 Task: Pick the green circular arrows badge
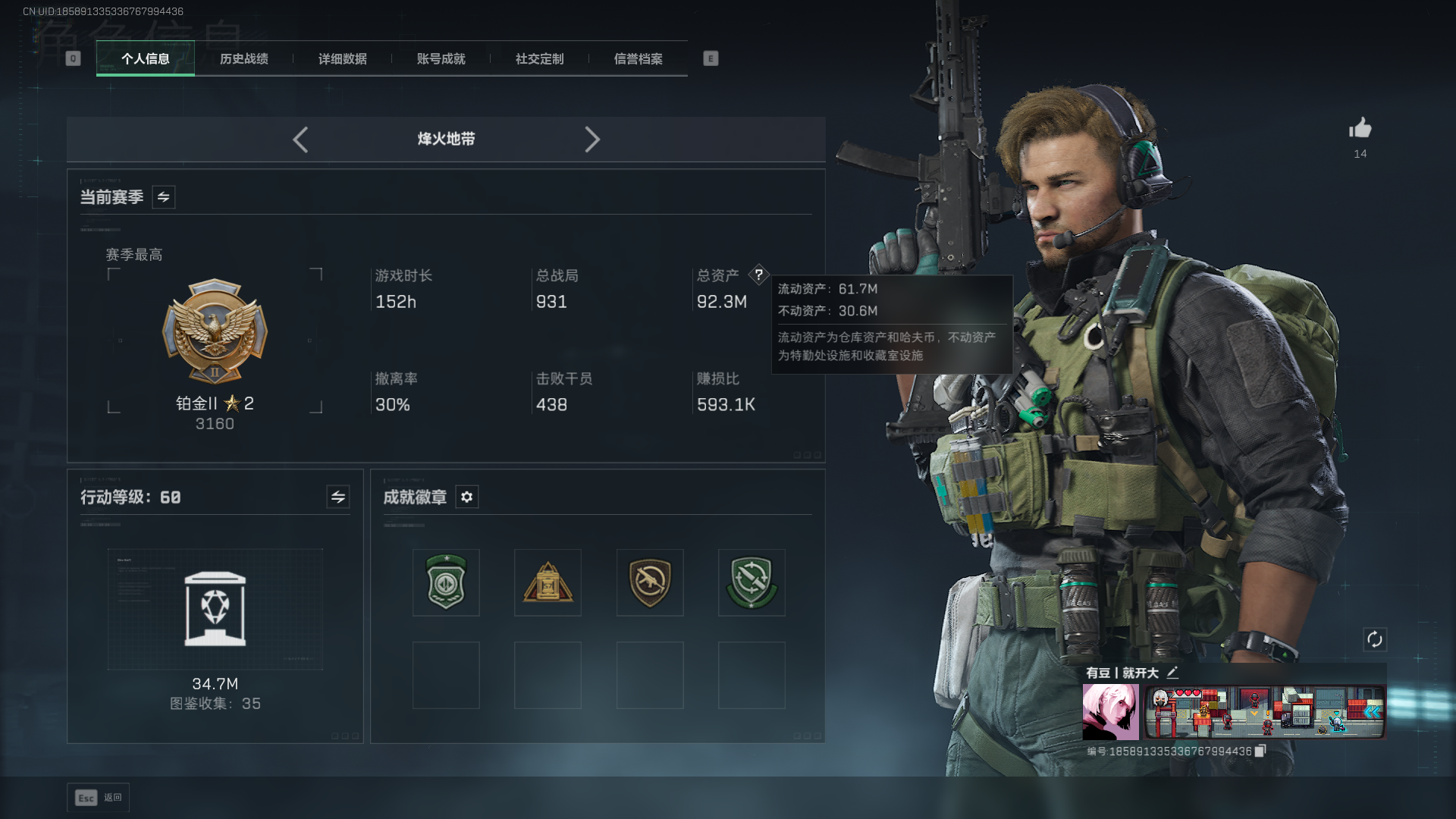click(x=752, y=582)
